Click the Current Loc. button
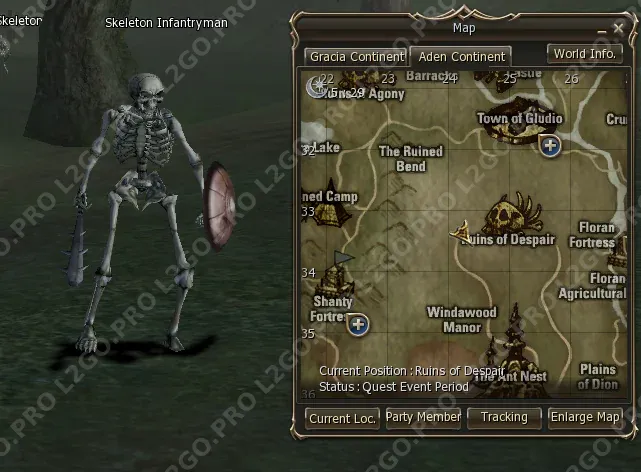641x472 pixels. click(x=342, y=419)
